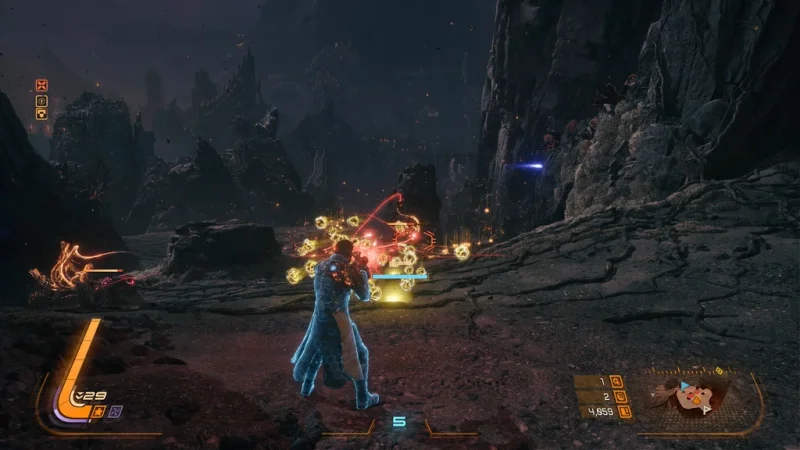Select the red crossed-arrows status icon
The width and height of the screenshot is (800, 450).
tap(41, 85)
